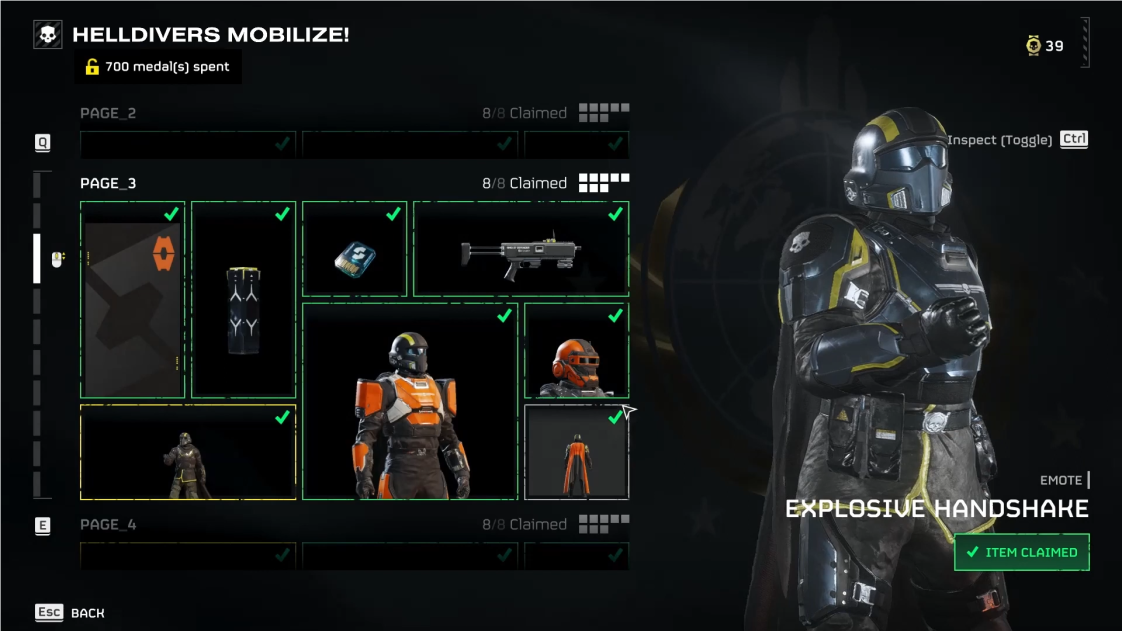
Task: Choose the Explosive Handshake emote tile
Action: pyautogui.click(x=188, y=452)
